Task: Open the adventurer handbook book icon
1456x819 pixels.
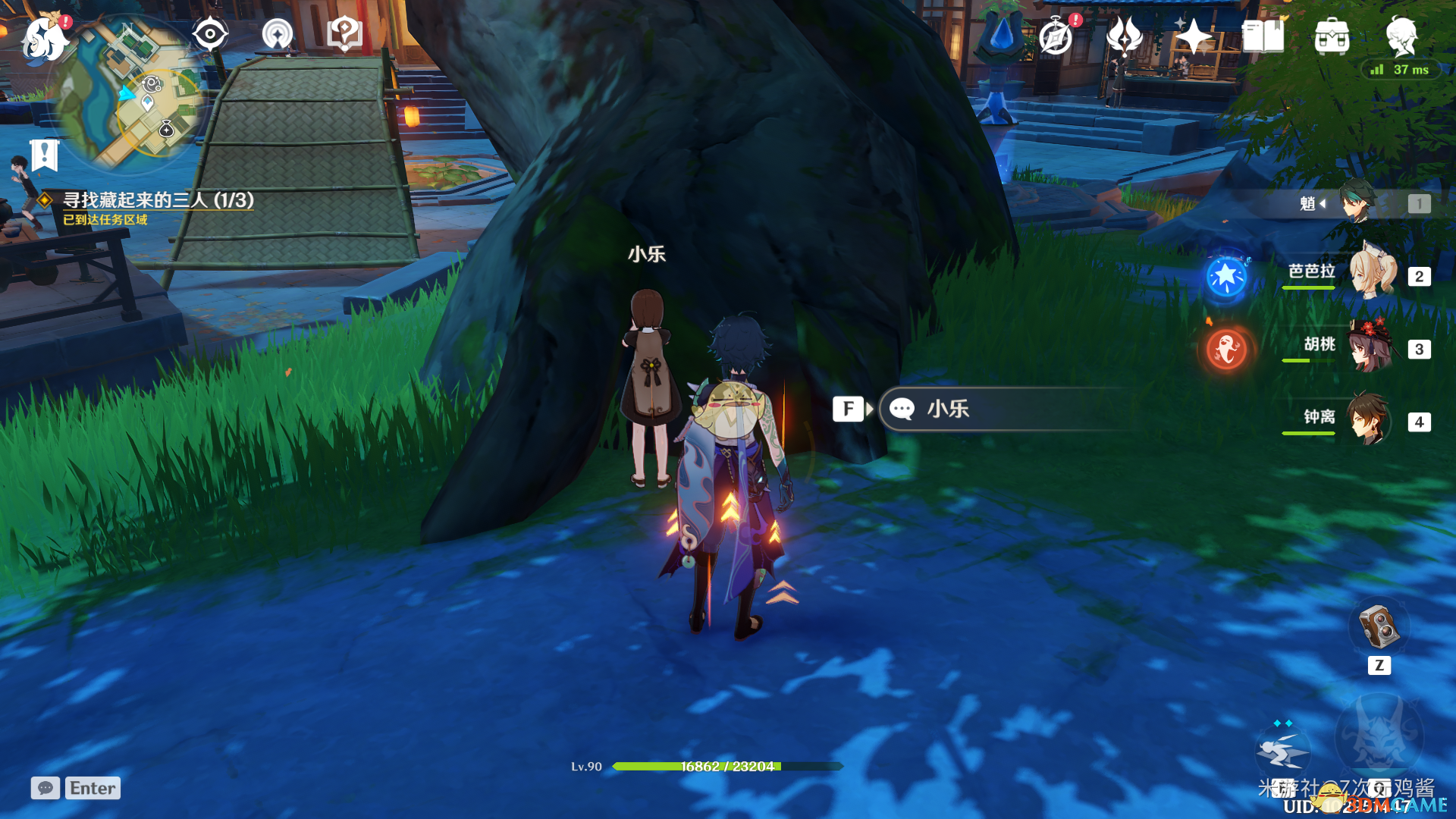Action: click(1263, 36)
